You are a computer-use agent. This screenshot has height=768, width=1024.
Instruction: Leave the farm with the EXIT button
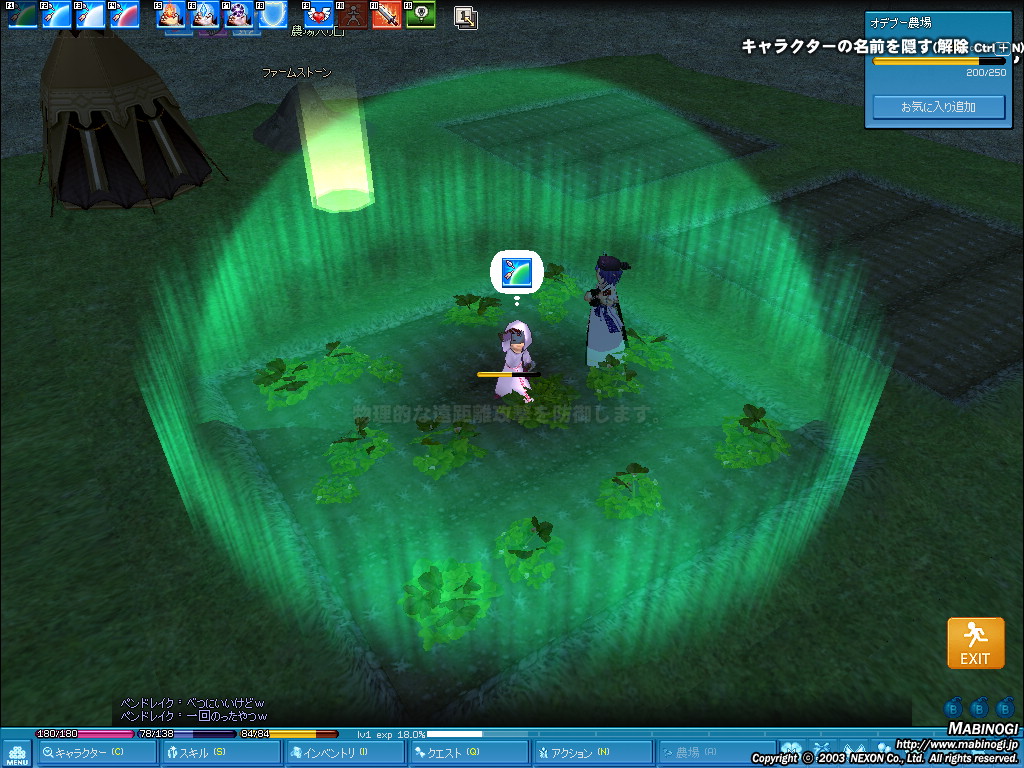(975, 643)
